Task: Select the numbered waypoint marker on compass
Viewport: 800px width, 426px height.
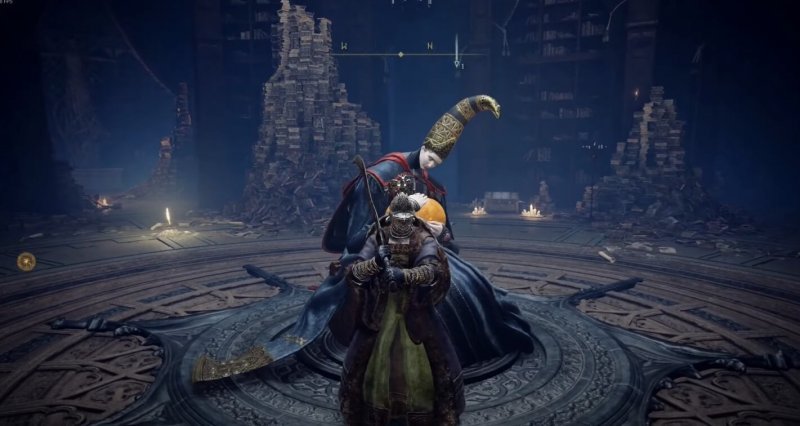Action: 458,64
